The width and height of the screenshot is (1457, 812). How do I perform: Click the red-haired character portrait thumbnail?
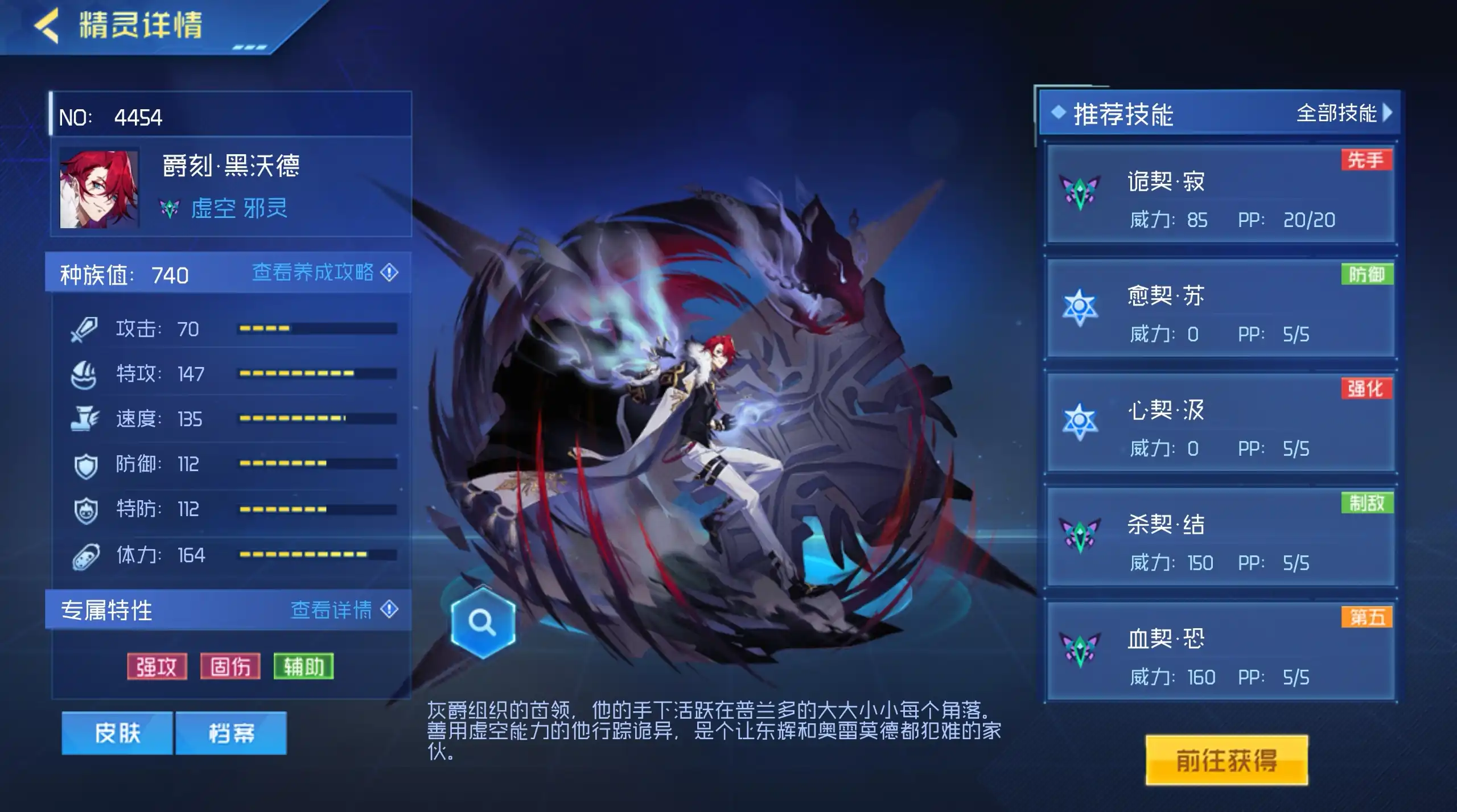99,189
